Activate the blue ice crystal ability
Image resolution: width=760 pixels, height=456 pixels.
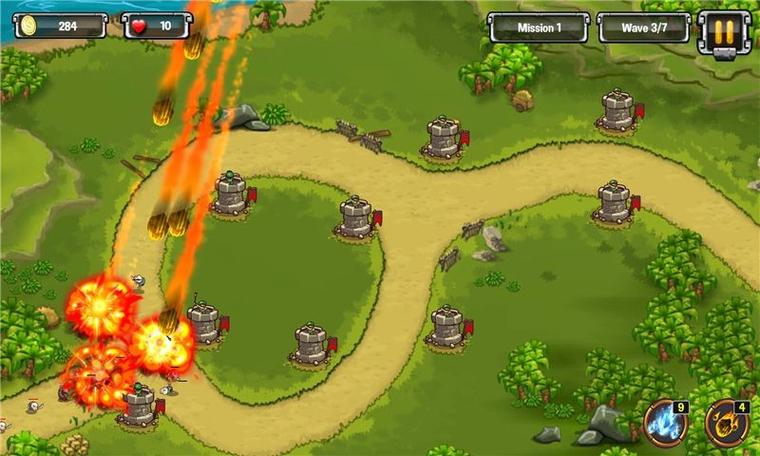(x=664, y=423)
